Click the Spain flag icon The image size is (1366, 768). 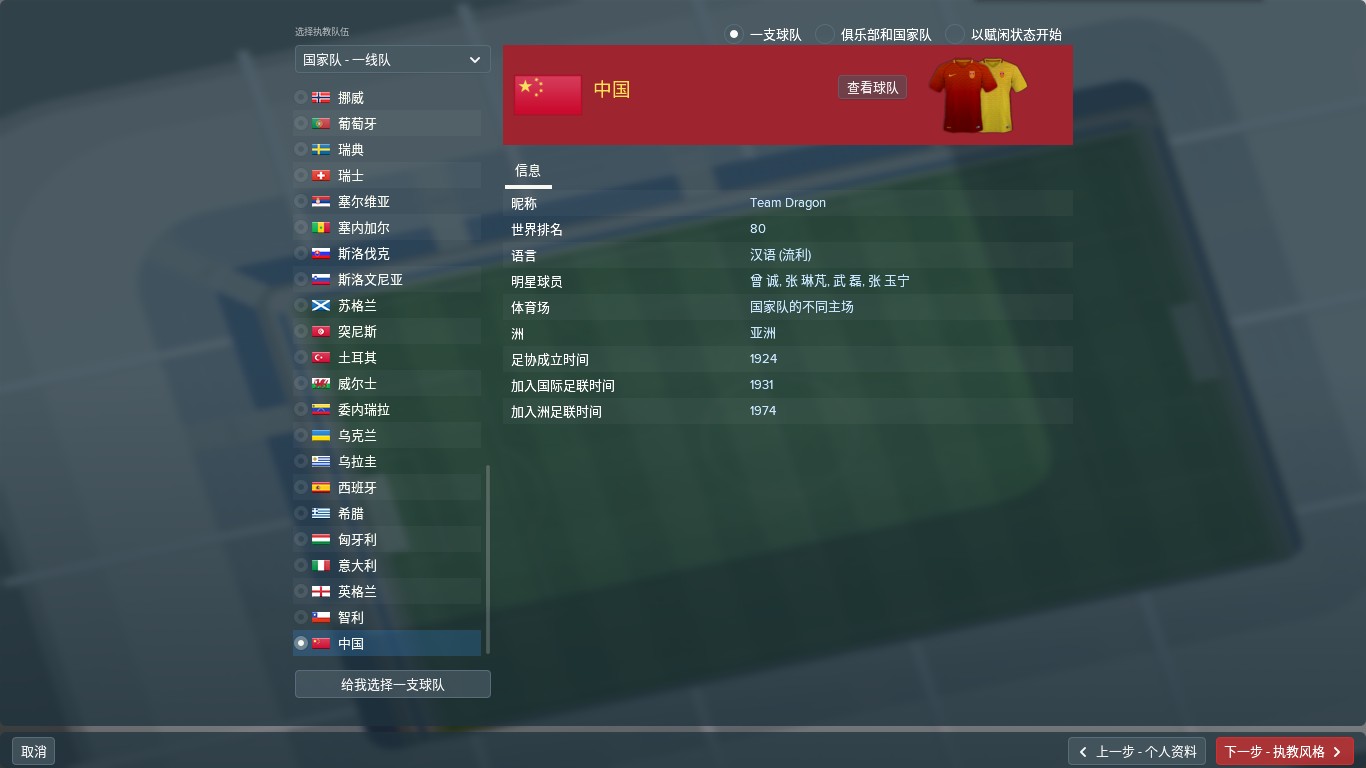pyautogui.click(x=320, y=487)
